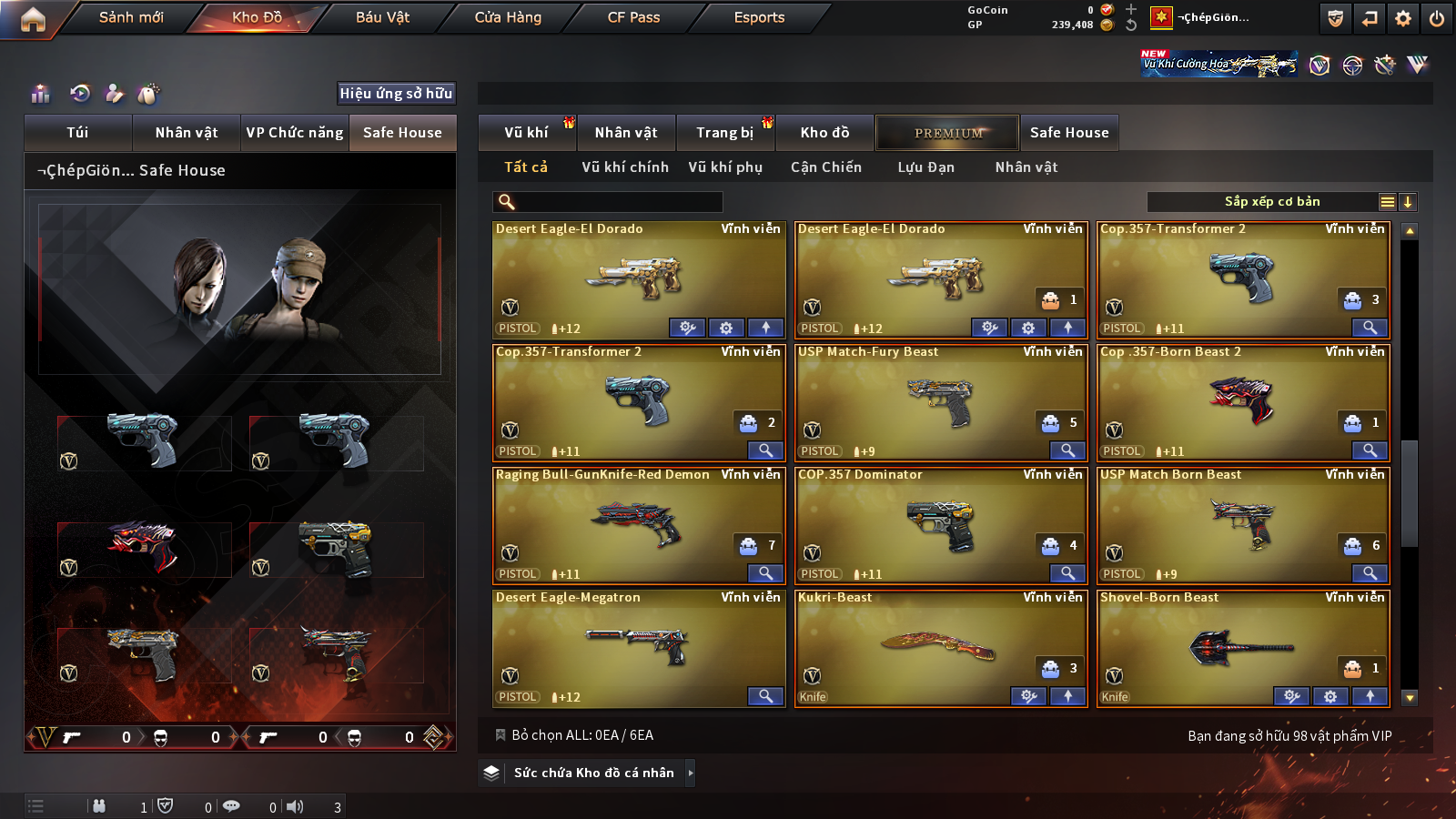Screen dimensions: 1456x819
Task: Expand Sức chứa Kho đồ cá nhân
Action: coord(594,773)
